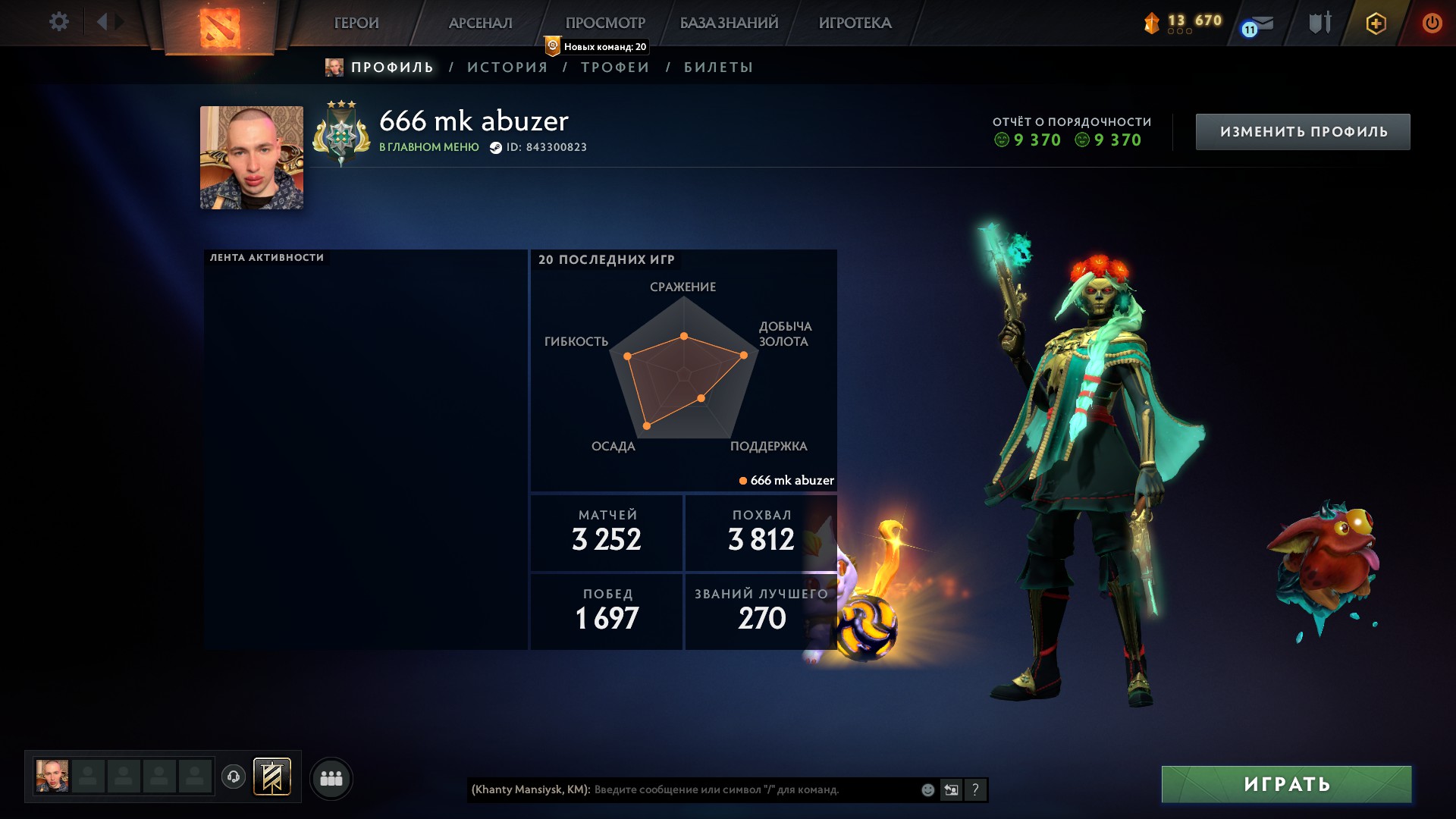The image size is (1456, 819).
Task: Click the red power quit button
Action: (1432, 24)
